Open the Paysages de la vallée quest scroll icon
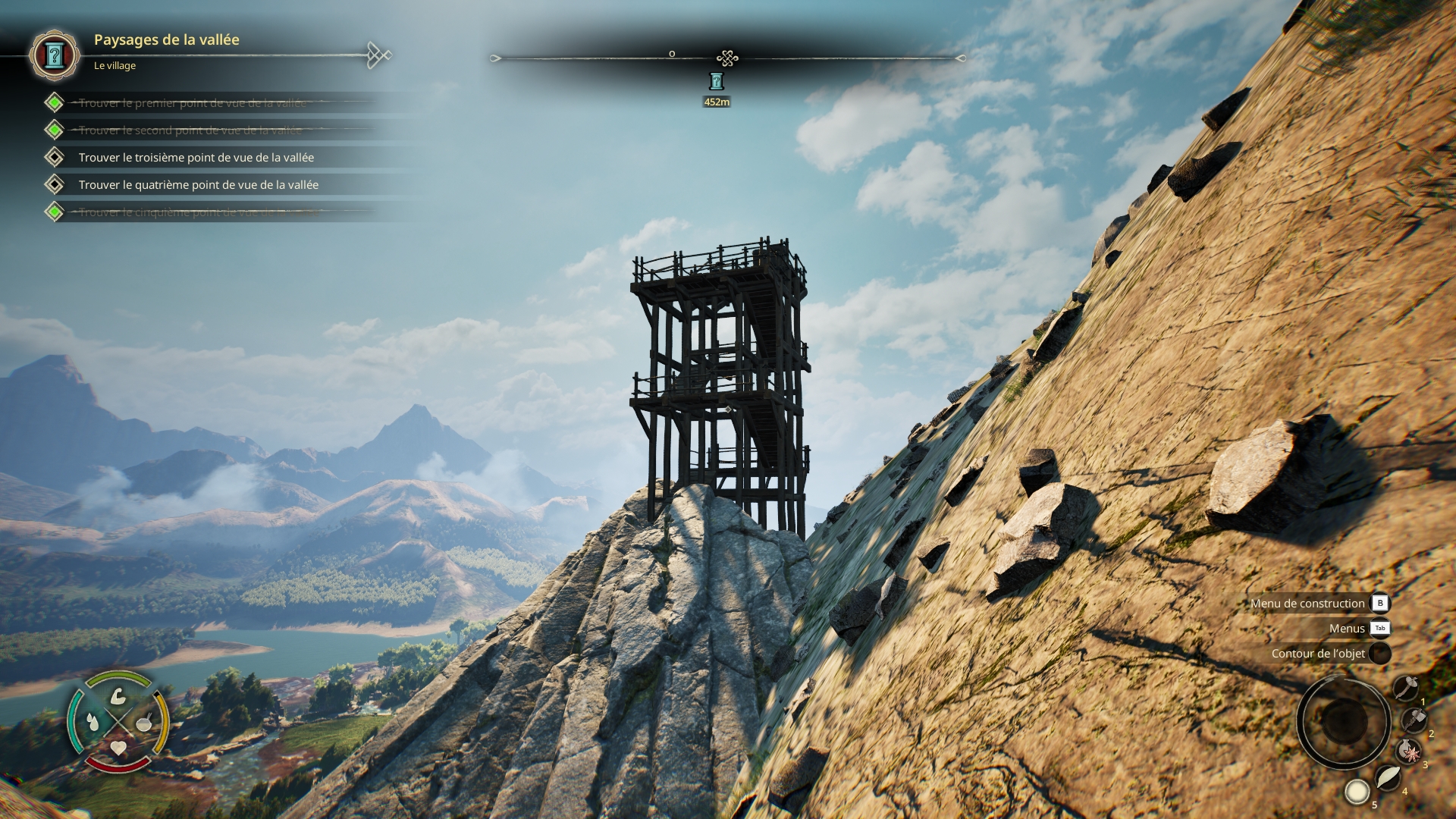The image size is (1456, 819). [54, 55]
